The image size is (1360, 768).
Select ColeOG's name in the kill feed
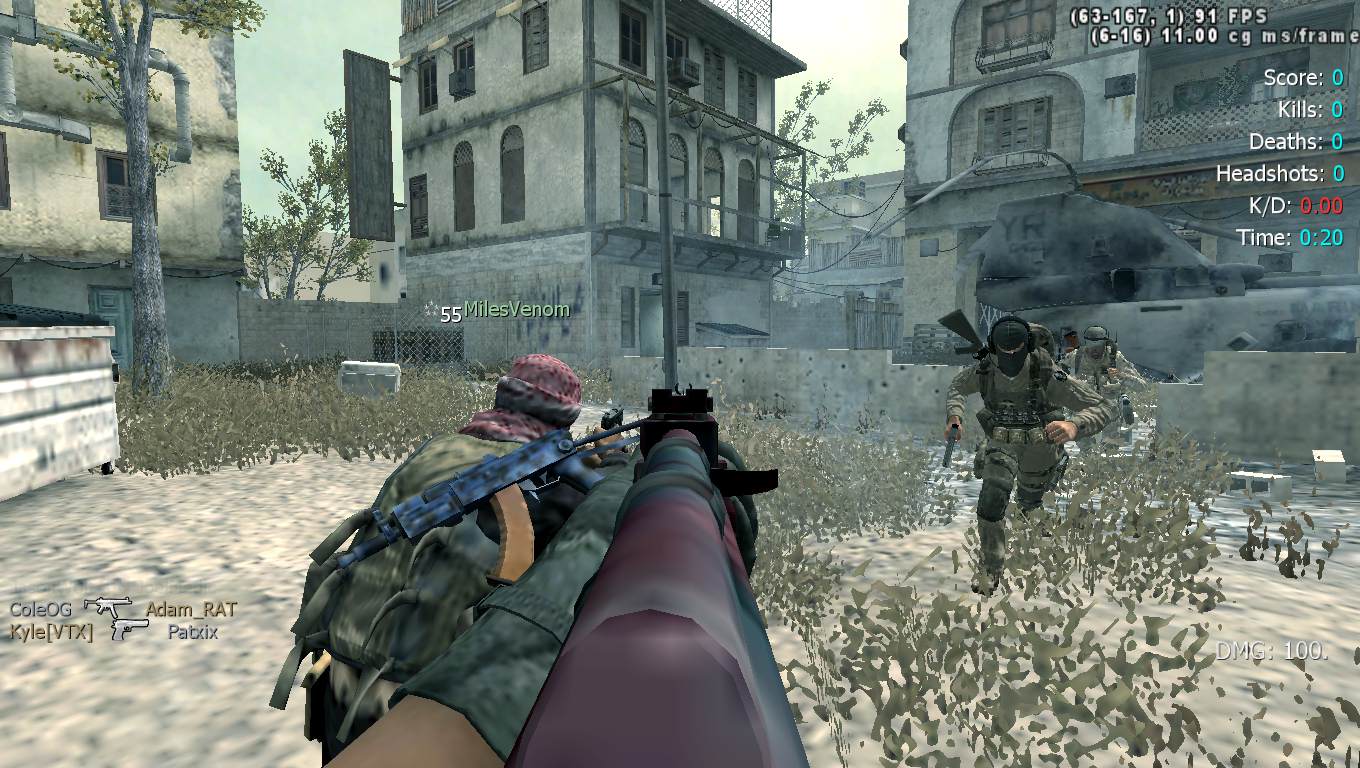pyautogui.click(x=40, y=609)
